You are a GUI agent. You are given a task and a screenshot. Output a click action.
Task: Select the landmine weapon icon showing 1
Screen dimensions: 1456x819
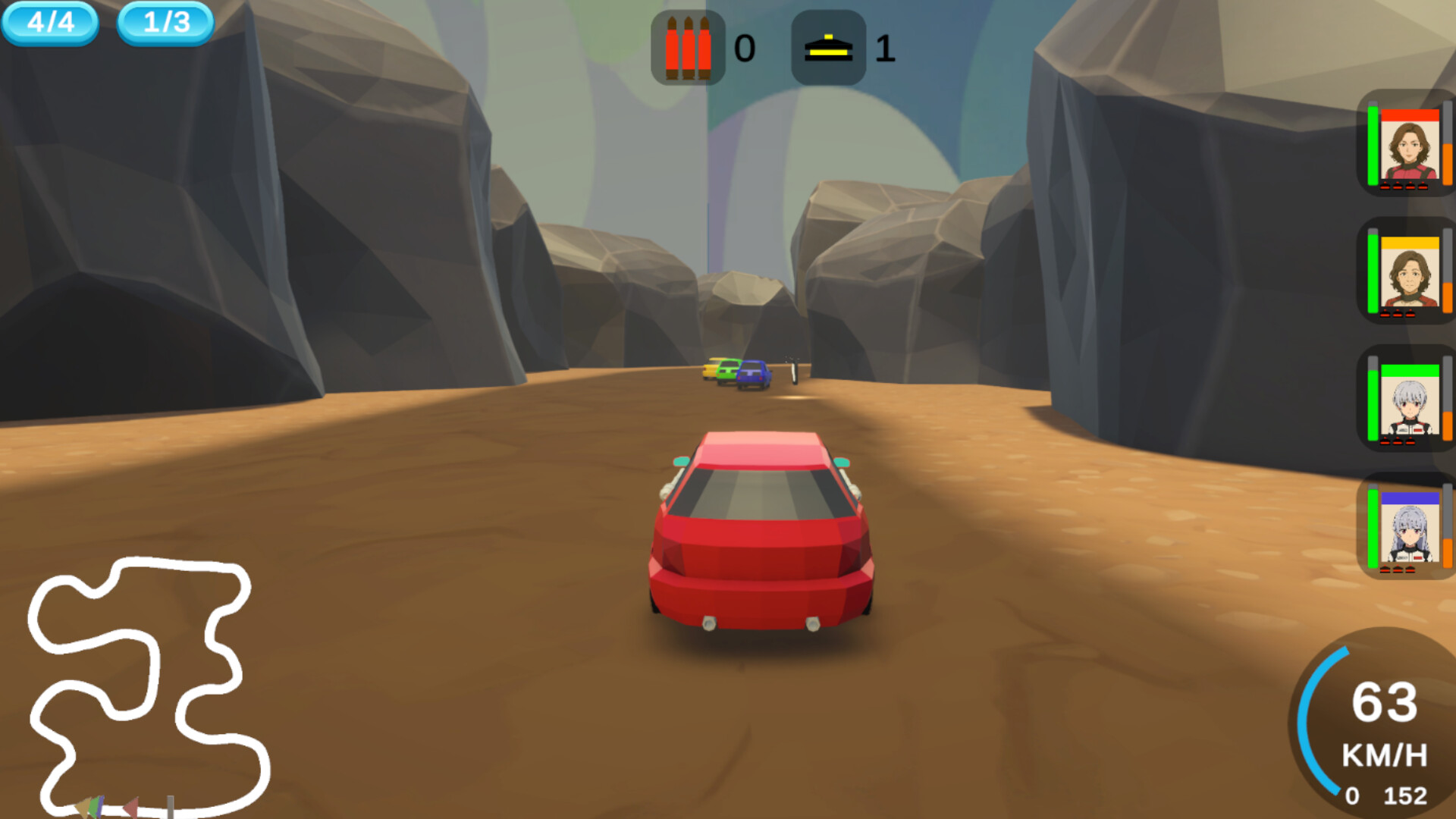(x=828, y=49)
